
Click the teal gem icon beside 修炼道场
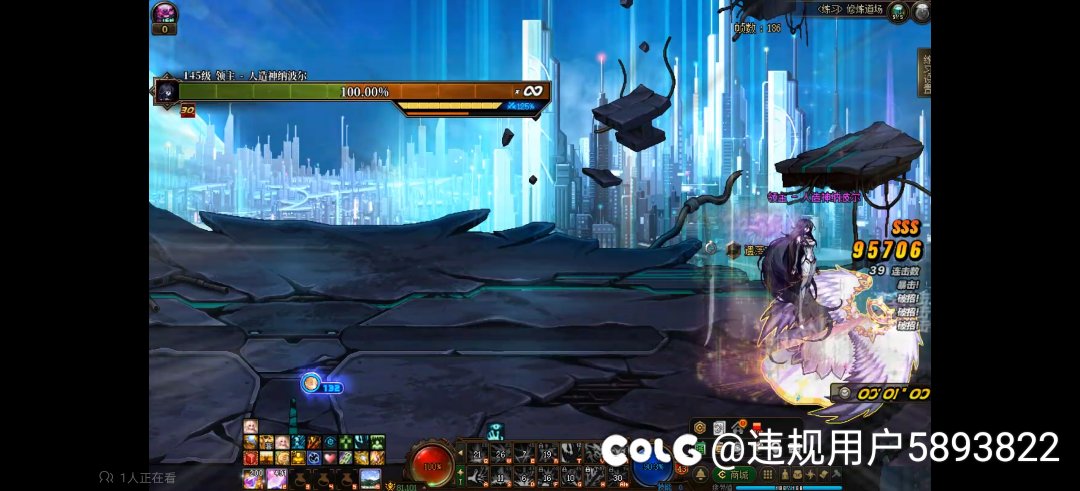point(898,10)
